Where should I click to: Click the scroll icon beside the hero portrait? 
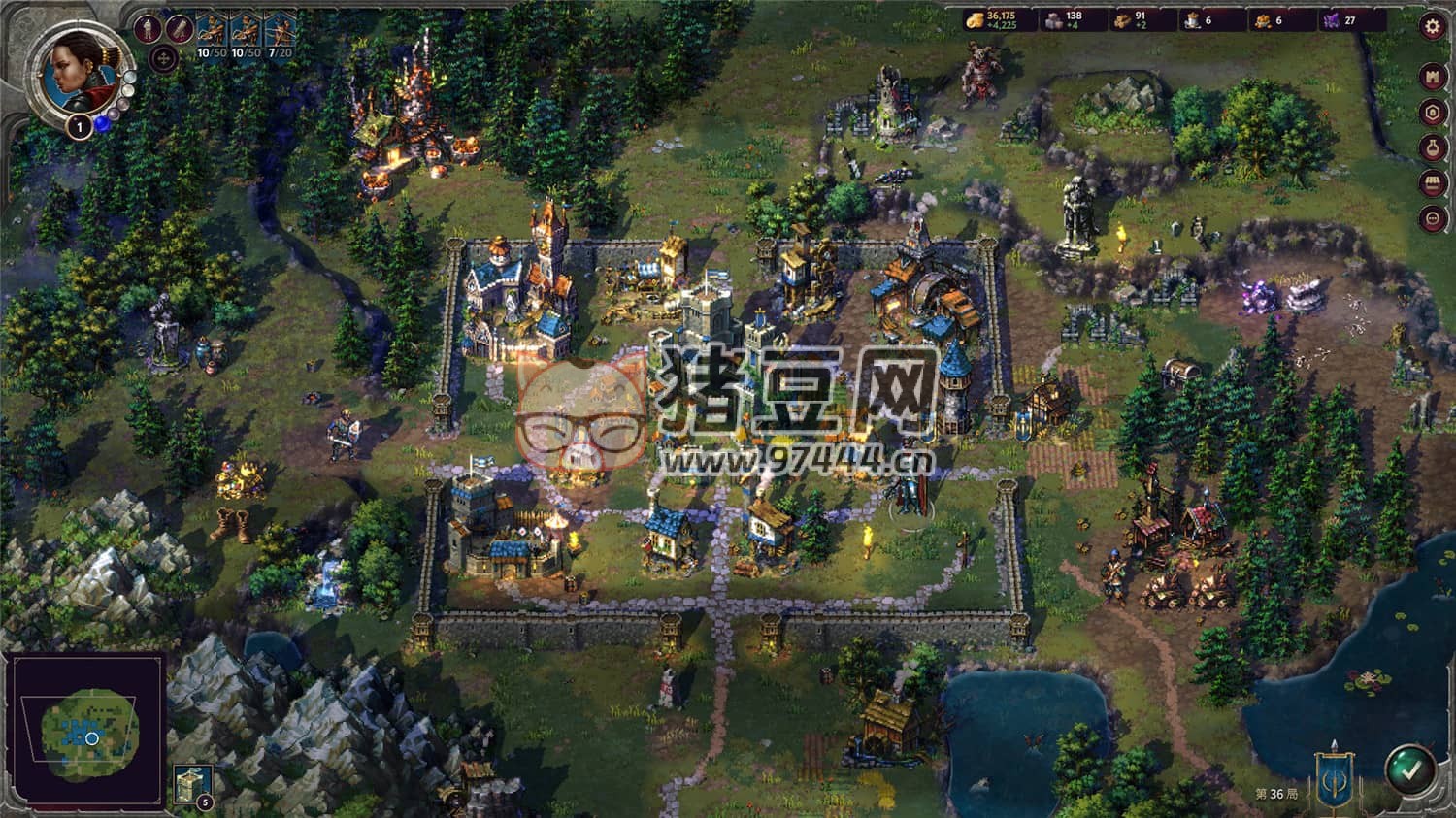point(179,30)
